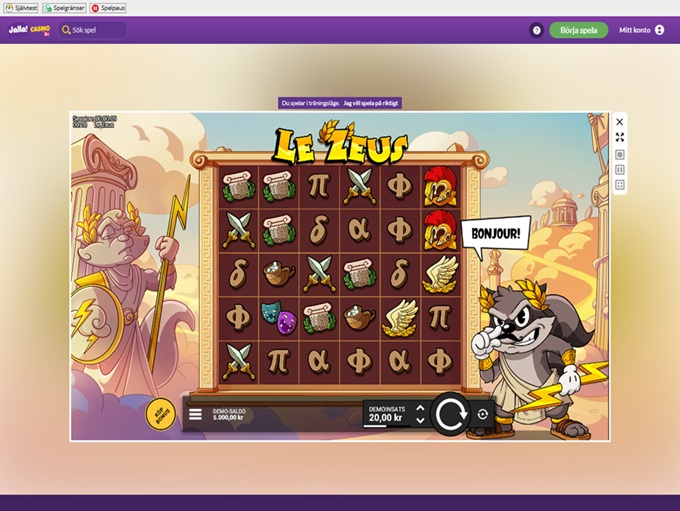
Task: Click the yellow Köp Bonus button
Action: click(158, 413)
